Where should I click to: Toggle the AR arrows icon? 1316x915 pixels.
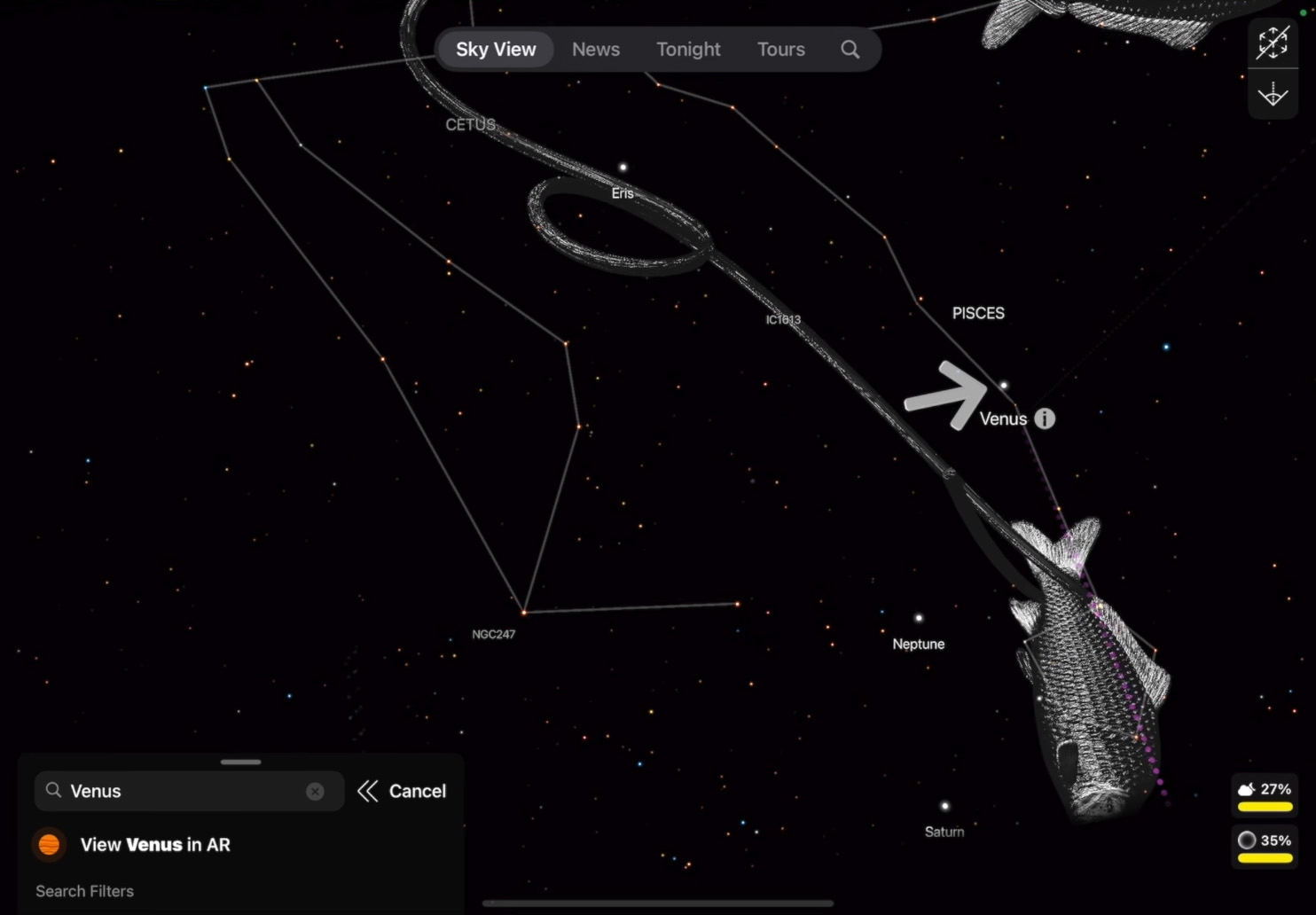(x=1273, y=43)
